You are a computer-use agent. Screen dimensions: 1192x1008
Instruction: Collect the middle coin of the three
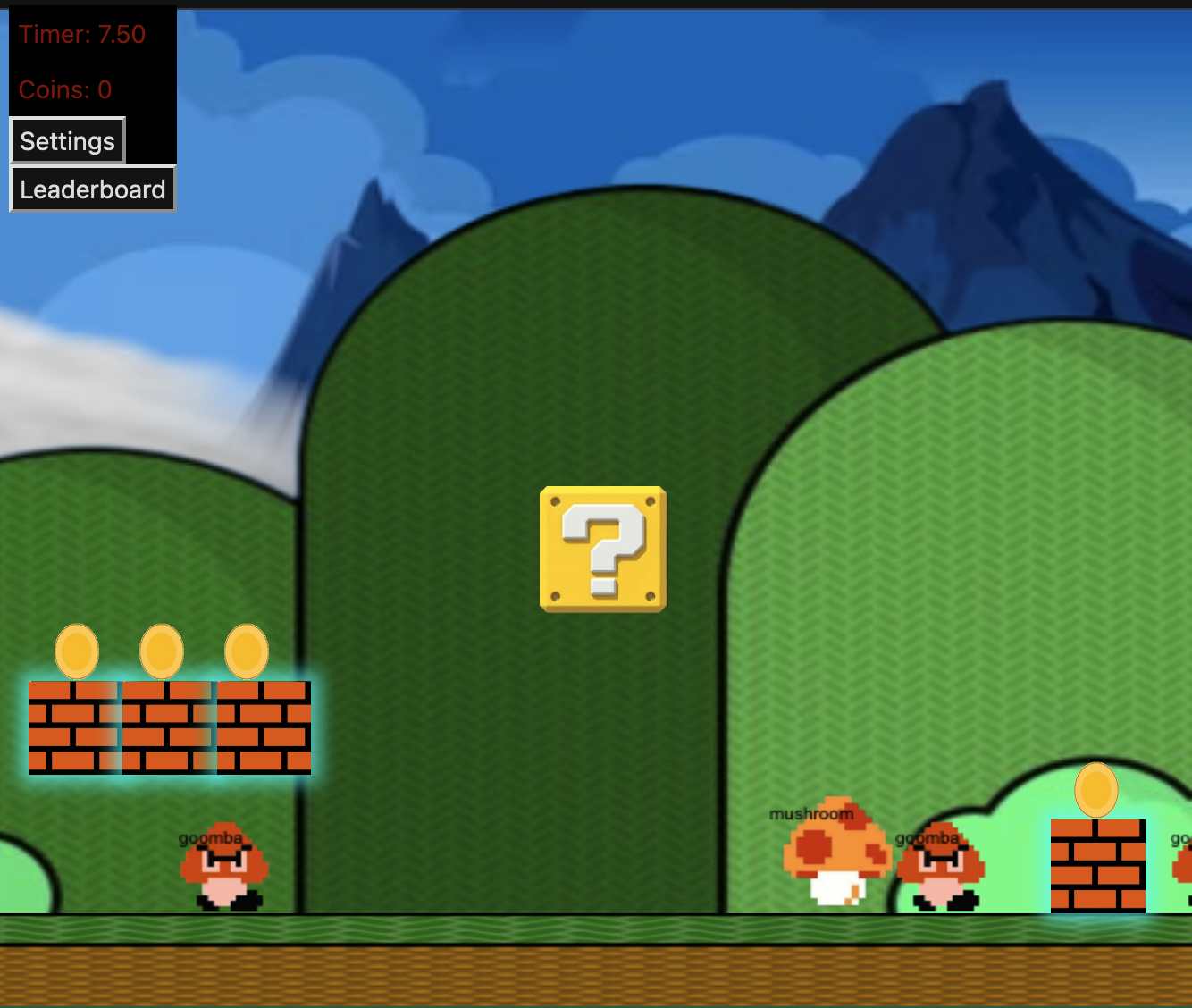pyautogui.click(x=162, y=651)
